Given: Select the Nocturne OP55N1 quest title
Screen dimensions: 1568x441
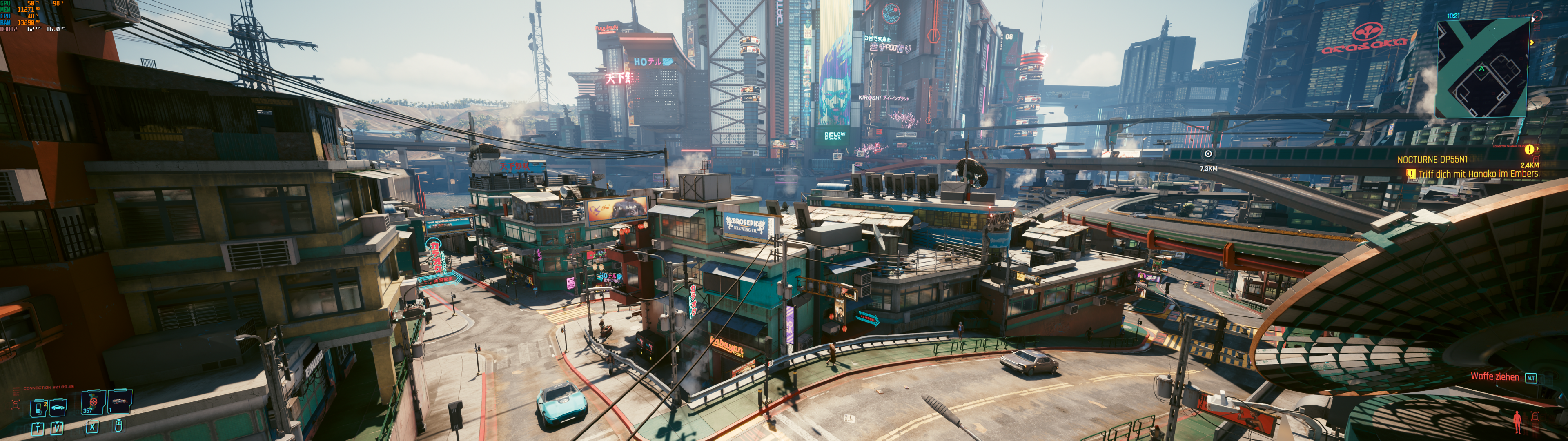Looking at the screenshot, I should [1432, 160].
